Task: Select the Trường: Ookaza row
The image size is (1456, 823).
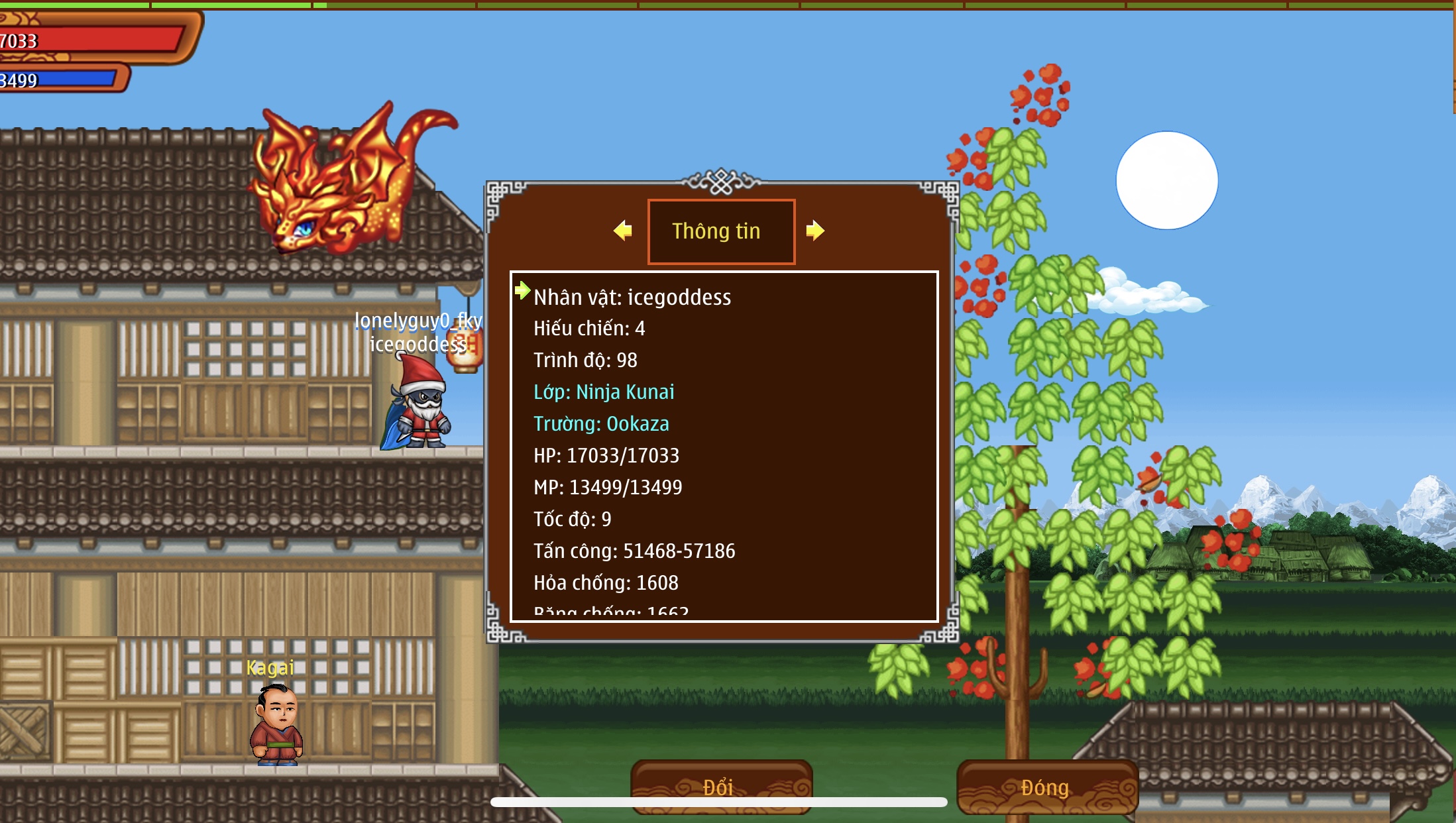Action: [601, 424]
